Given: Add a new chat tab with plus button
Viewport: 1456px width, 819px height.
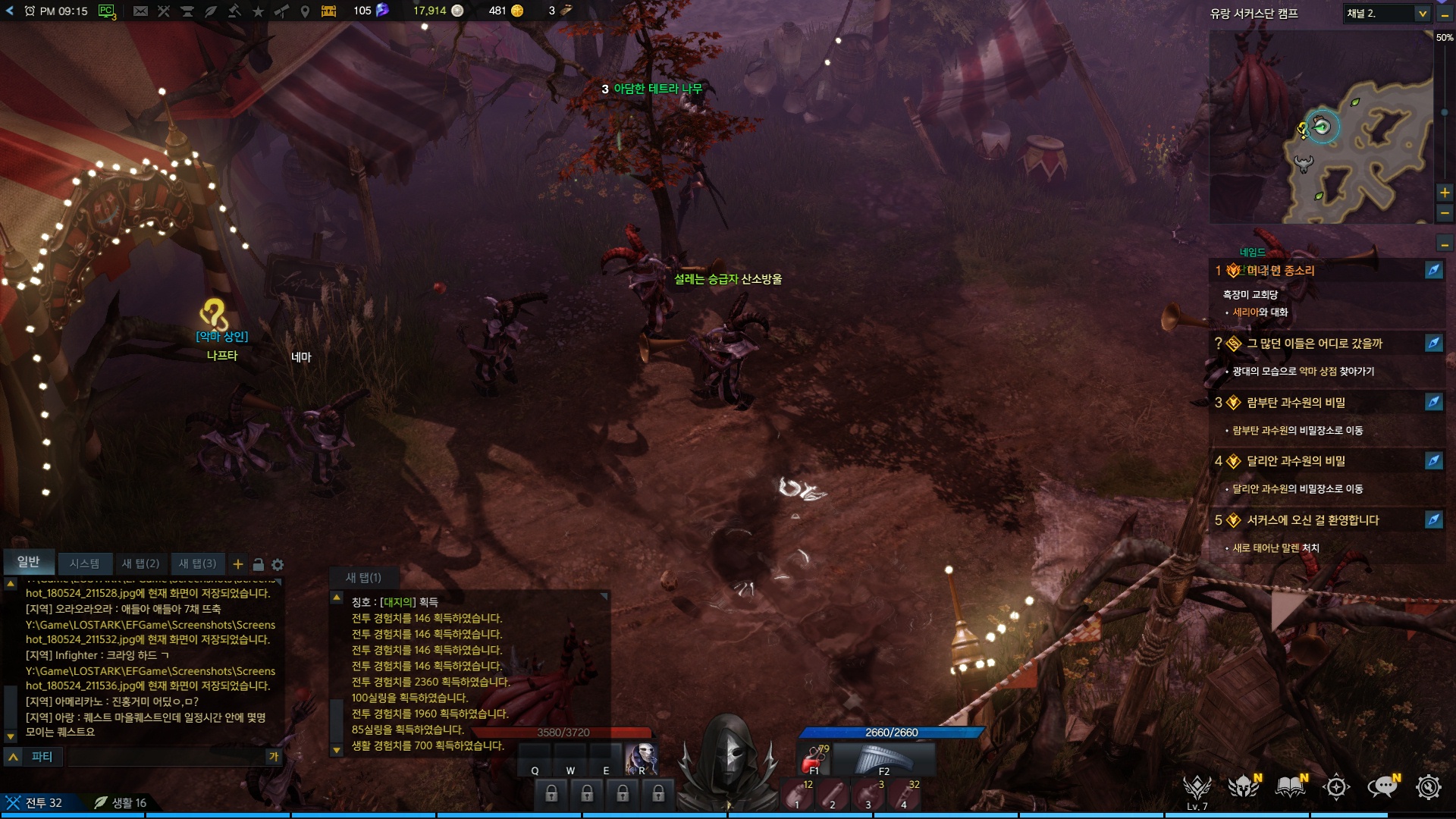Looking at the screenshot, I should tap(238, 564).
